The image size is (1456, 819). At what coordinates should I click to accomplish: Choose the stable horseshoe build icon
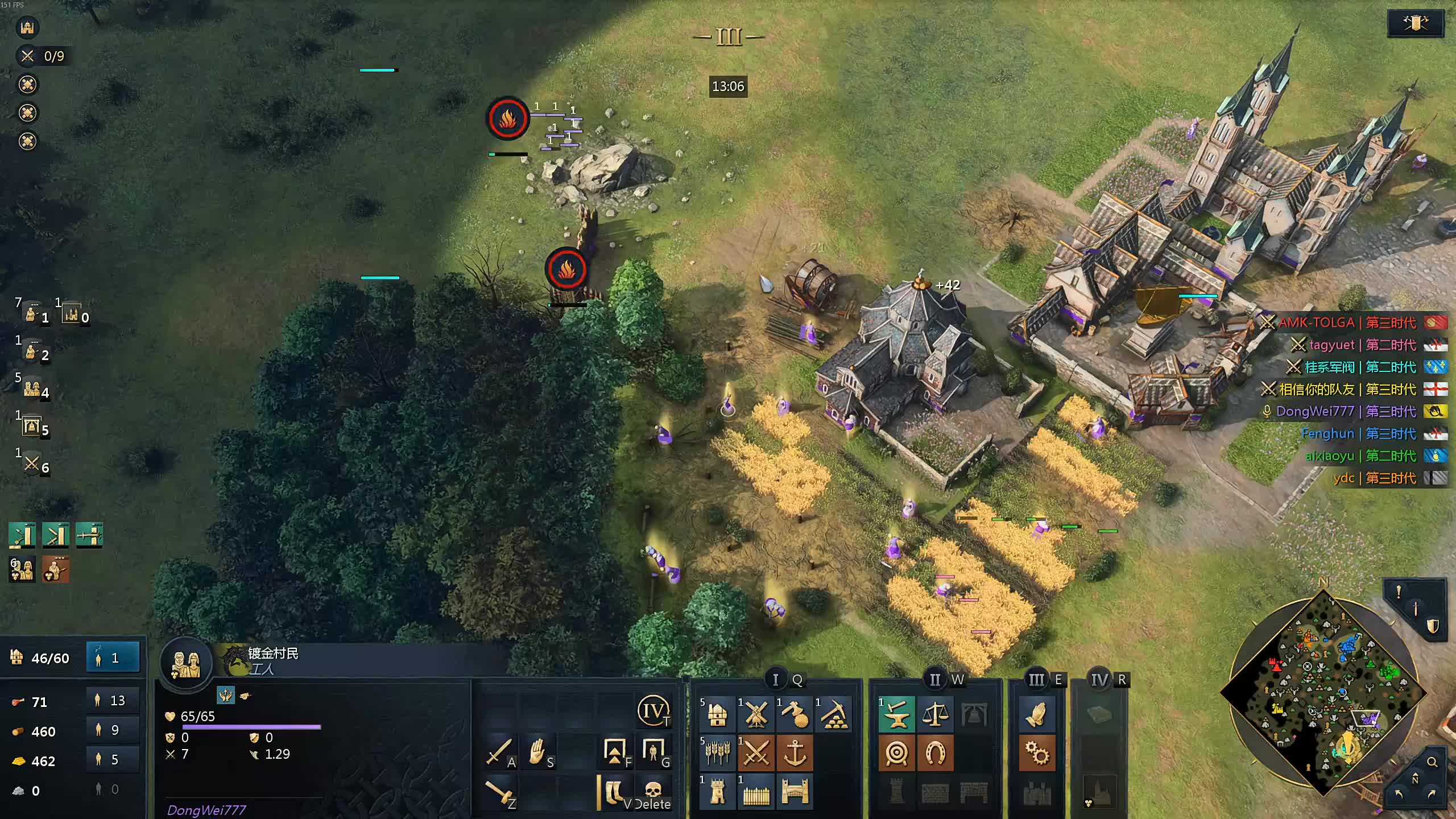tap(936, 753)
